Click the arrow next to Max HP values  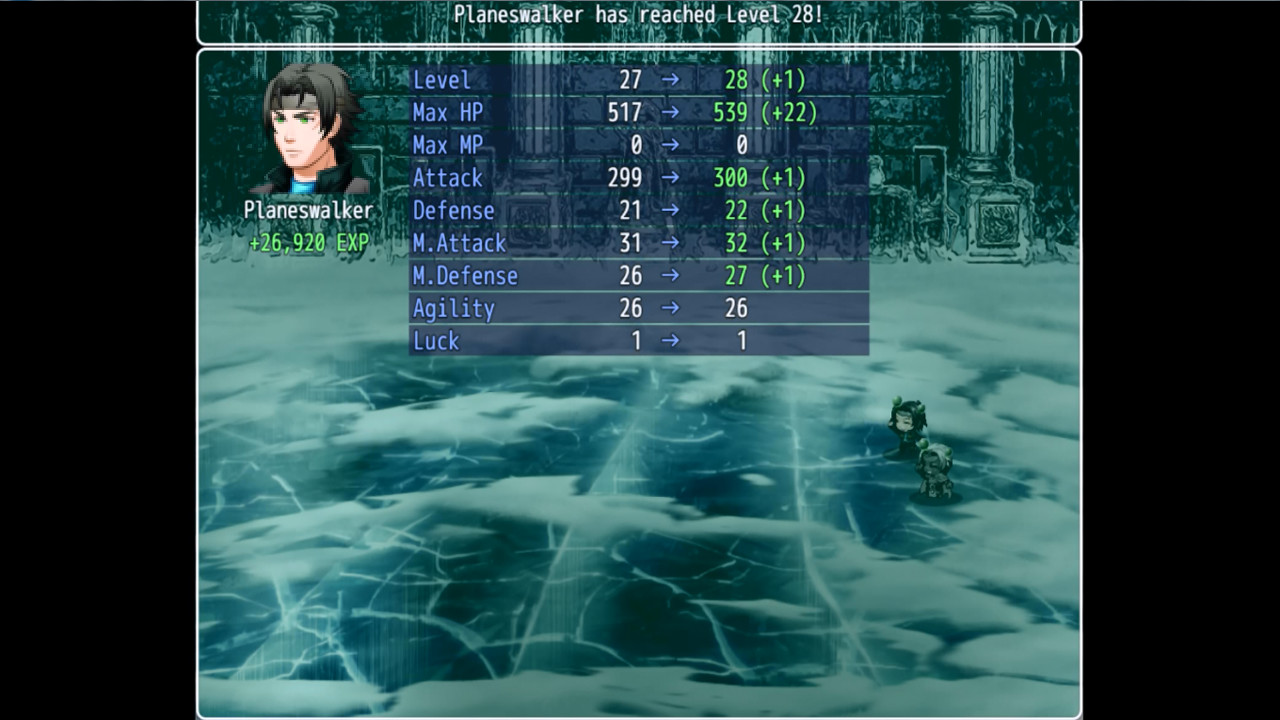tap(669, 113)
